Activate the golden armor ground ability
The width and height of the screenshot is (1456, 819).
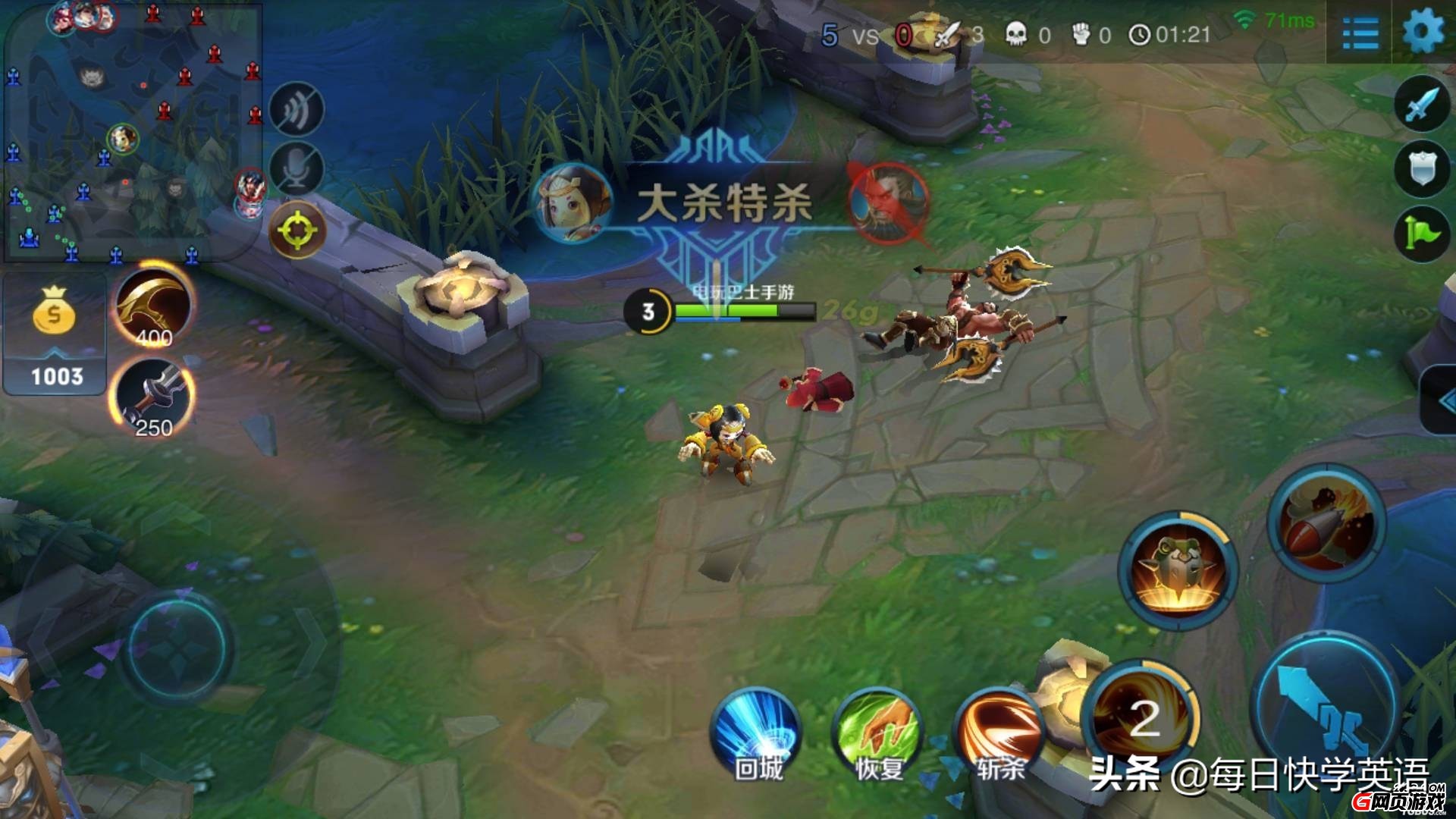pos(1178,570)
